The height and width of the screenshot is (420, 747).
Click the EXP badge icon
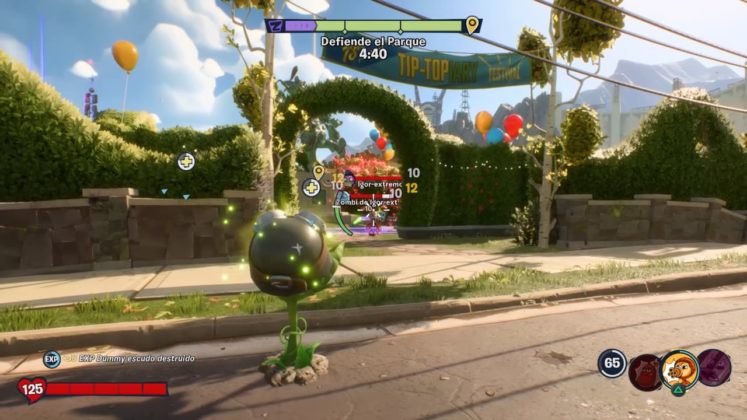(51, 359)
